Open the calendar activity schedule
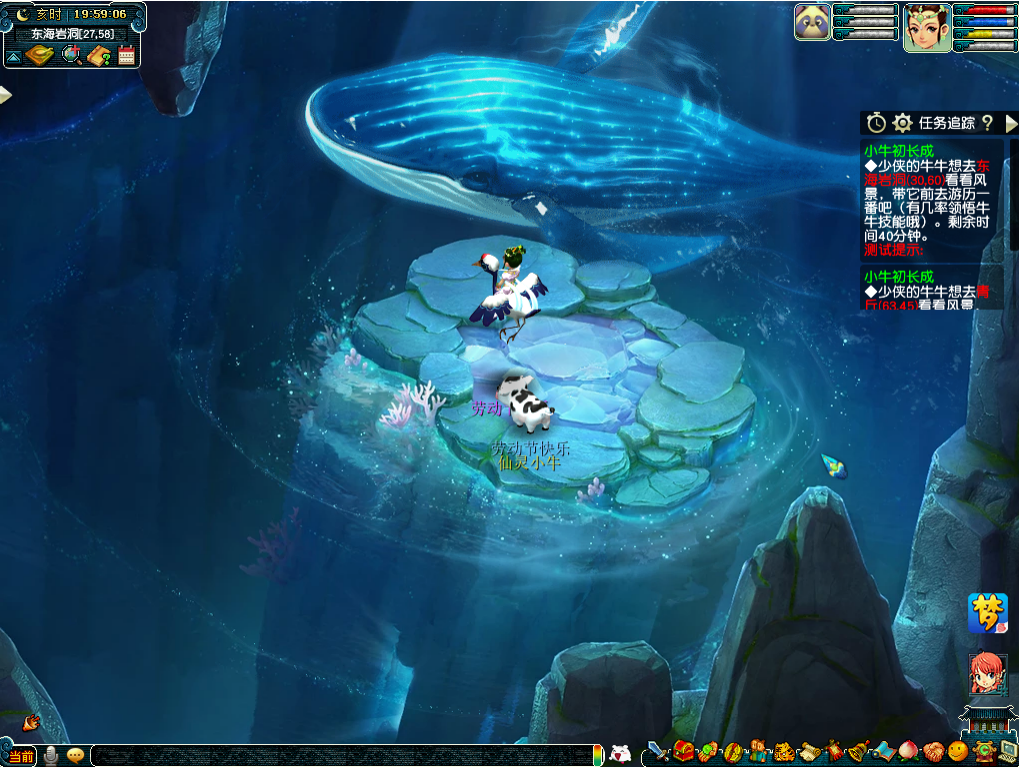 pyautogui.click(x=126, y=55)
